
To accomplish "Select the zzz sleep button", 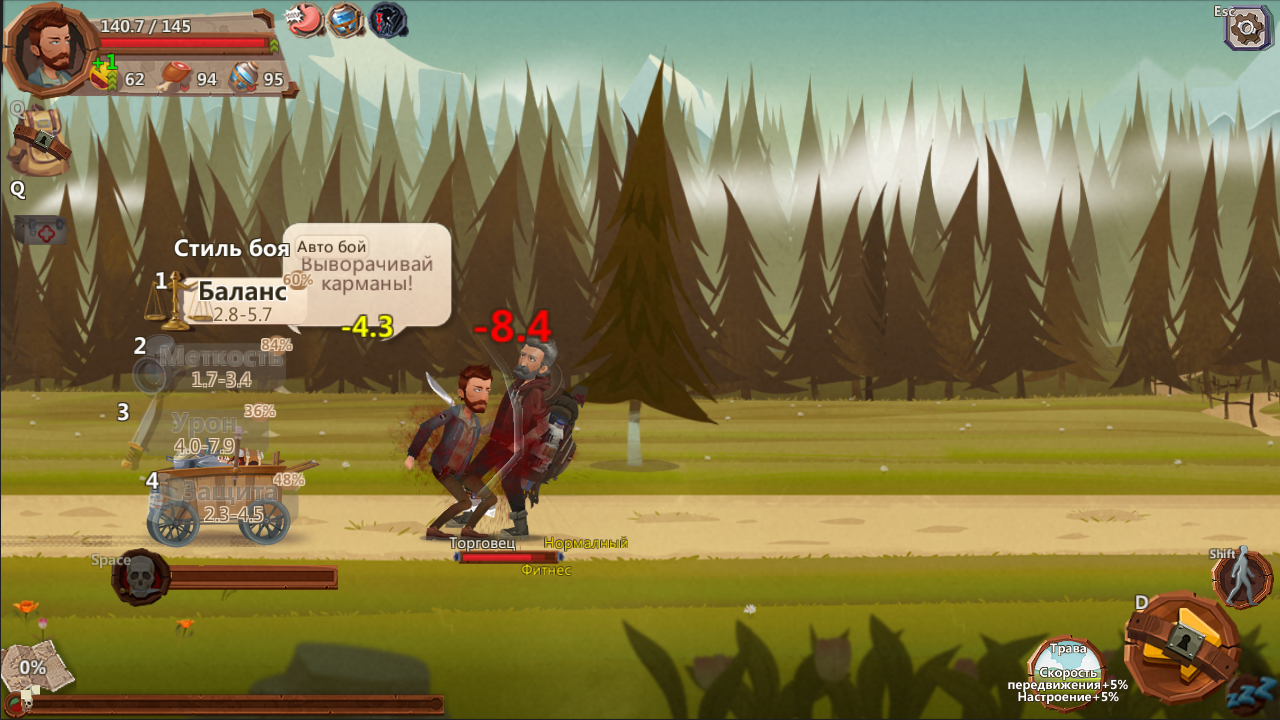I will point(1251,690).
